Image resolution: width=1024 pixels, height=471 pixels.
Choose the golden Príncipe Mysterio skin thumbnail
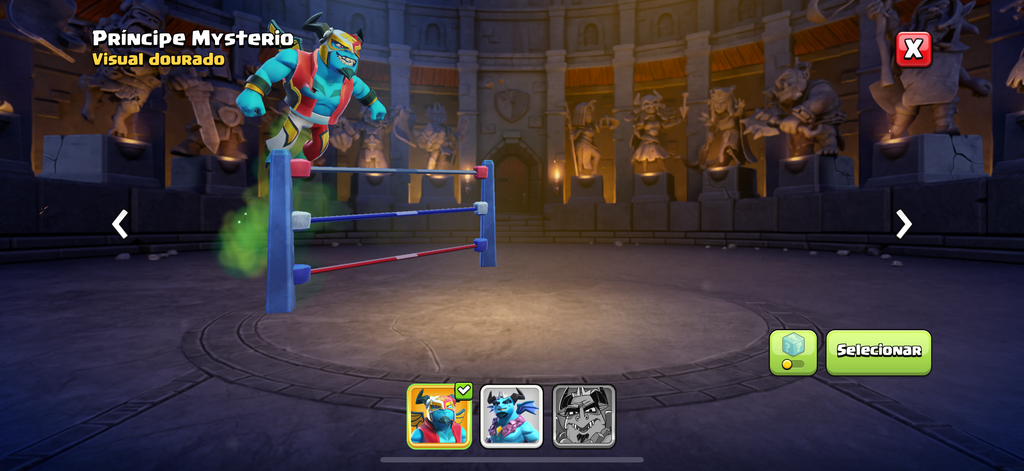pyautogui.click(x=439, y=416)
